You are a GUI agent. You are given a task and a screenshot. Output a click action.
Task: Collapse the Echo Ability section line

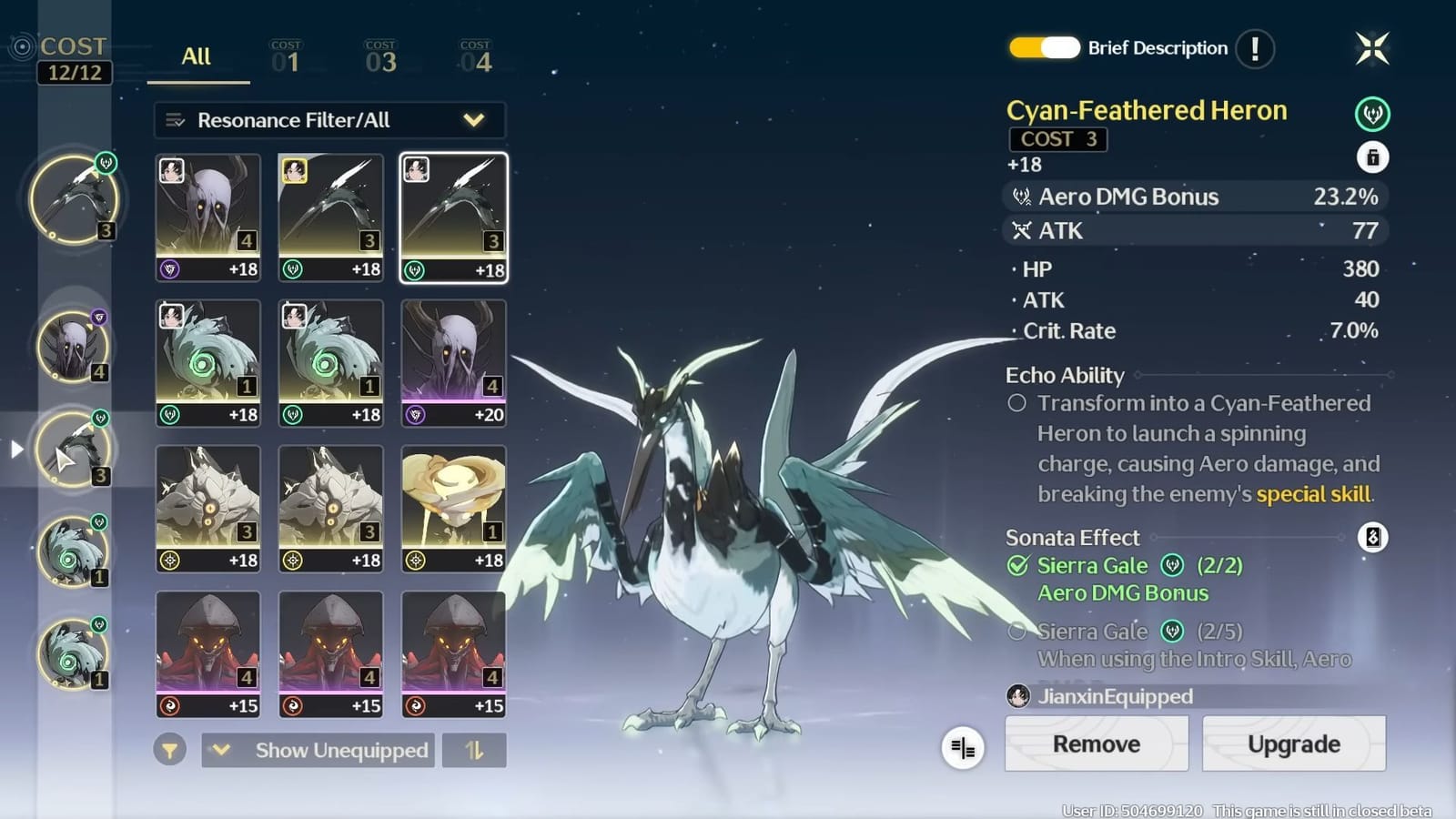pyautogui.click(x=1263, y=375)
